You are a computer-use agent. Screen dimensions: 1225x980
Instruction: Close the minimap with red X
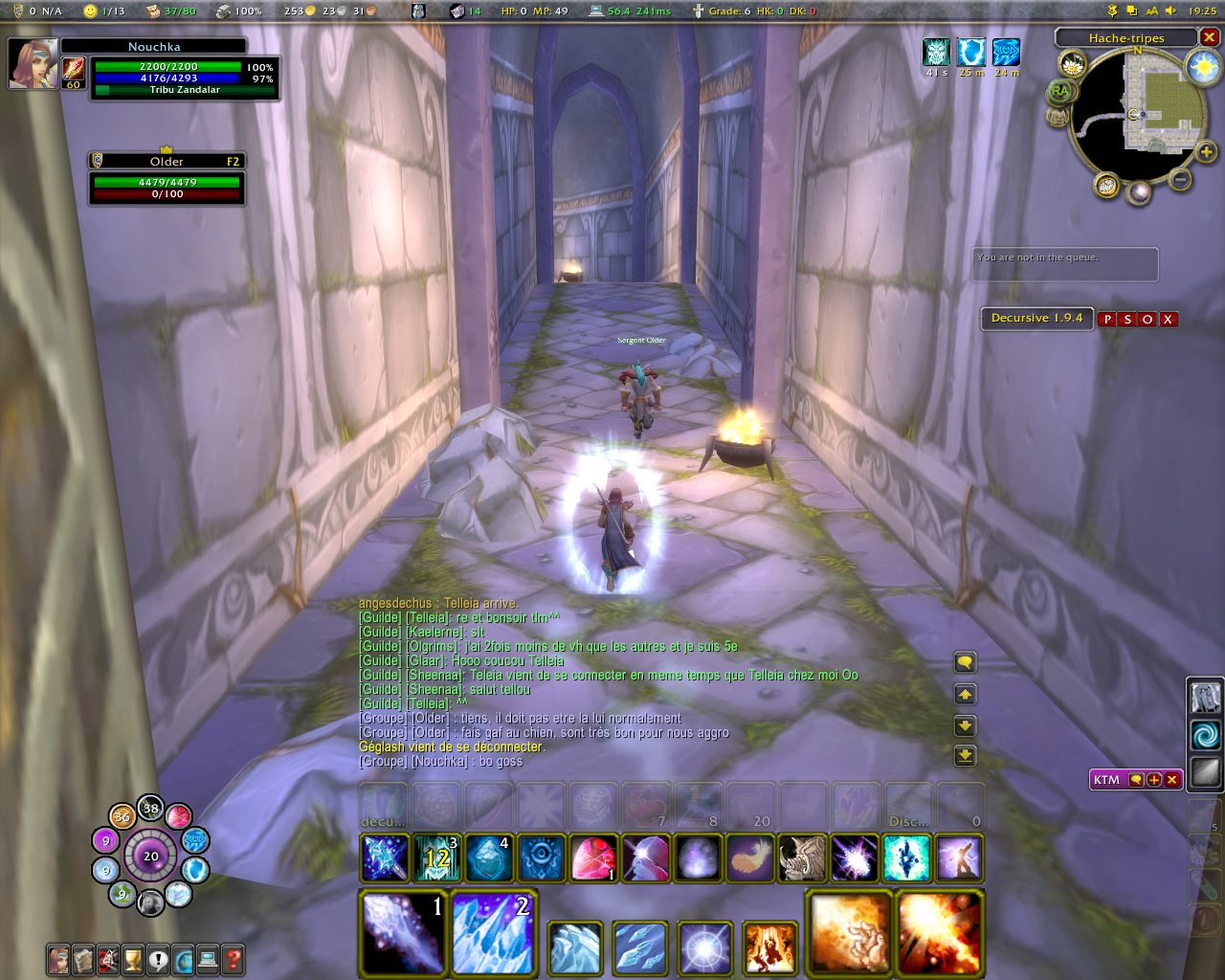coord(1210,37)
